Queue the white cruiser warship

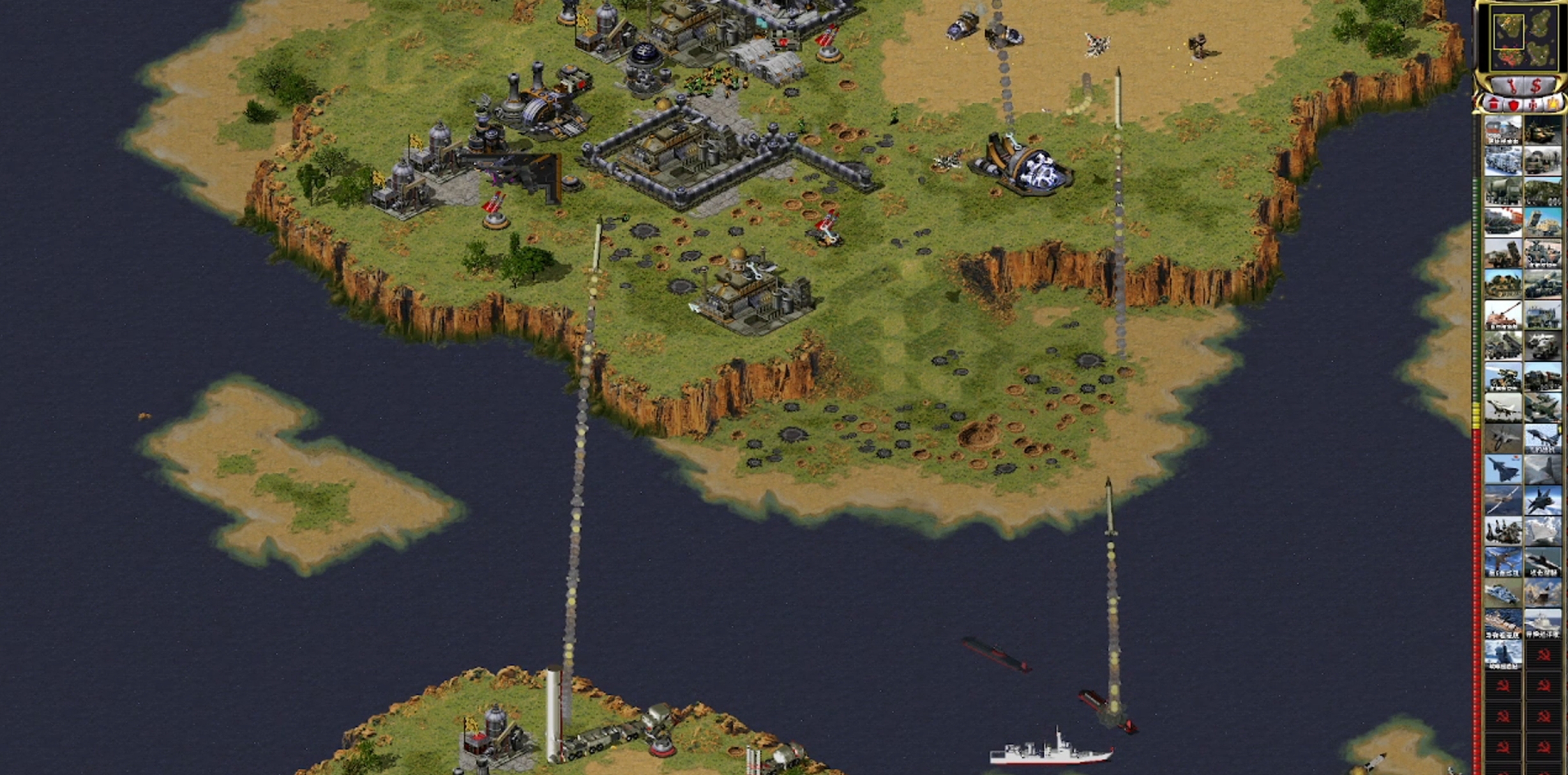coord(1543,624)
